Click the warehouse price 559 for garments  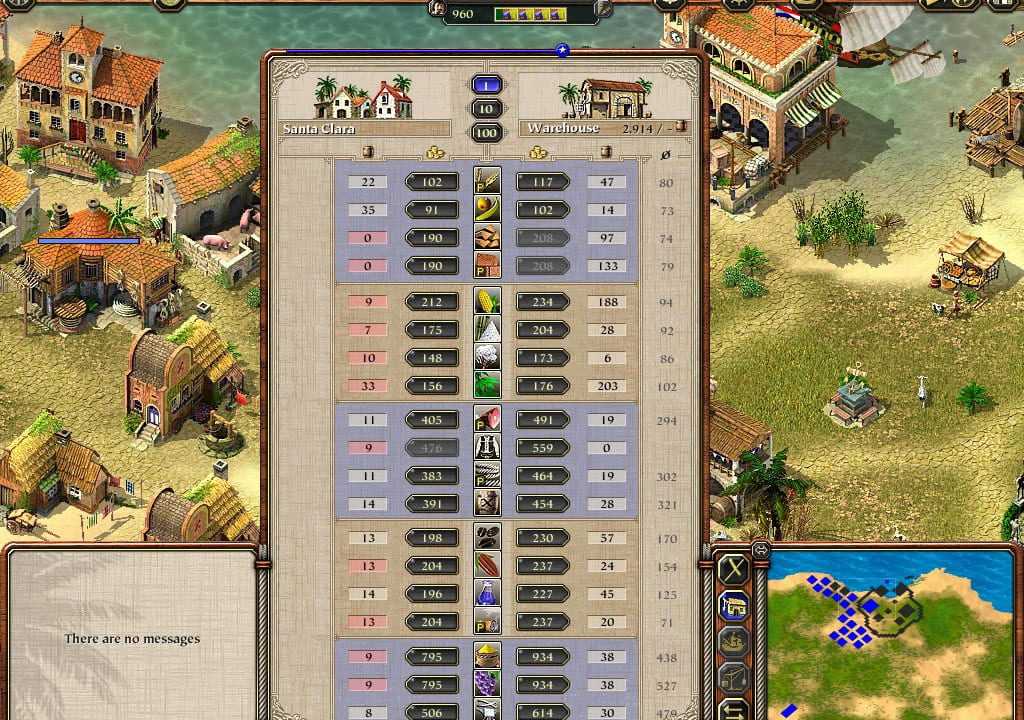click(543, 449)
